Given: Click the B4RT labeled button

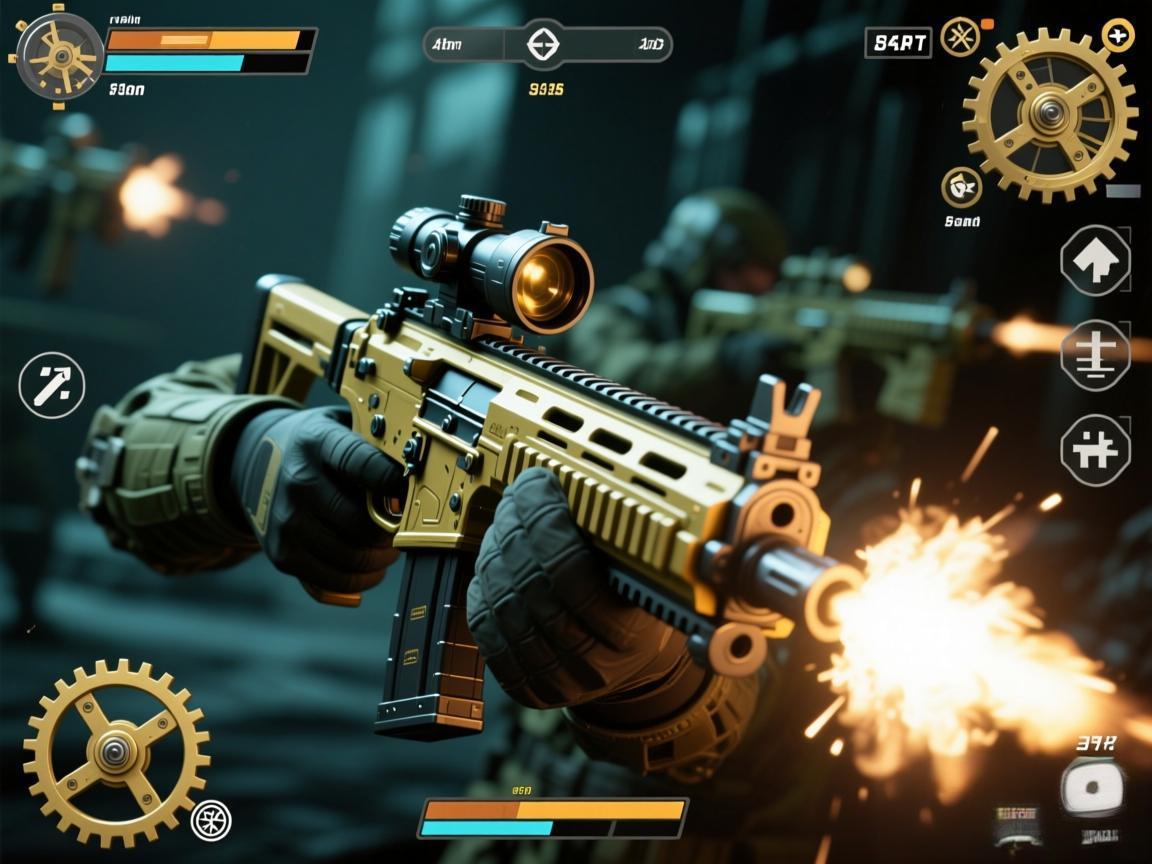Looking at the screenshot, I should click(x=898, y=42).
